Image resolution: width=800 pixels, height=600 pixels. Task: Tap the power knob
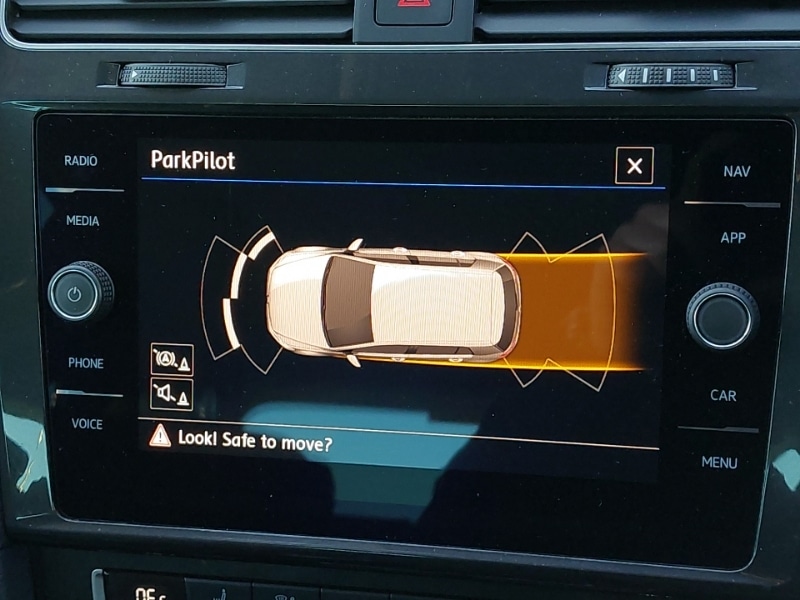point(80,292)
